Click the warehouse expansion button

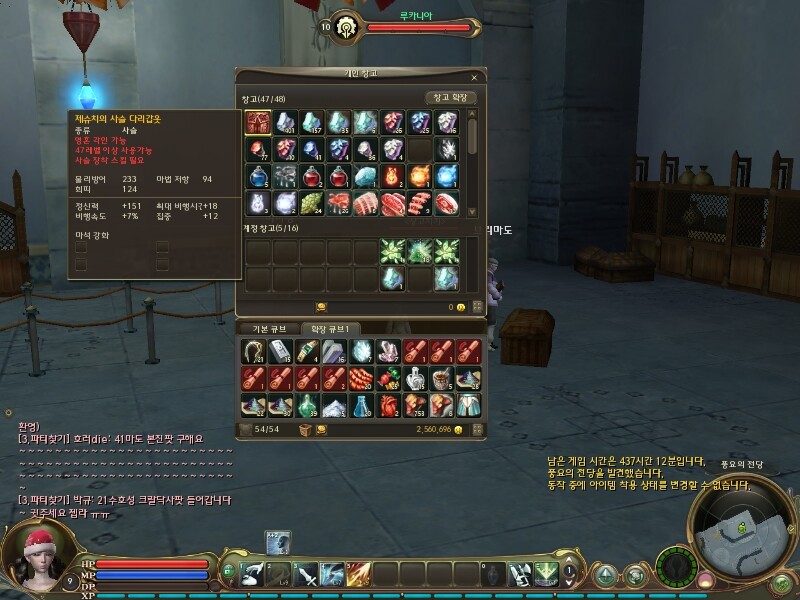[450, 98]
